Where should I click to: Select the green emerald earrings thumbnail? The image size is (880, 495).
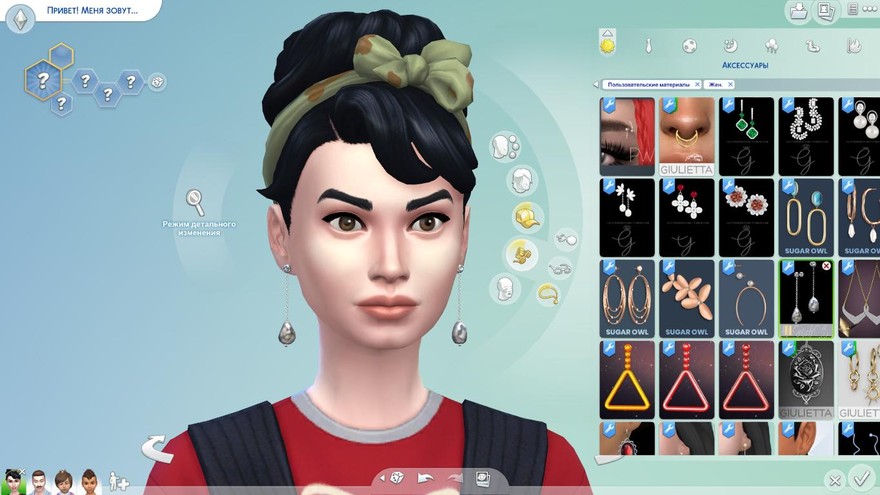pos(747,136)
